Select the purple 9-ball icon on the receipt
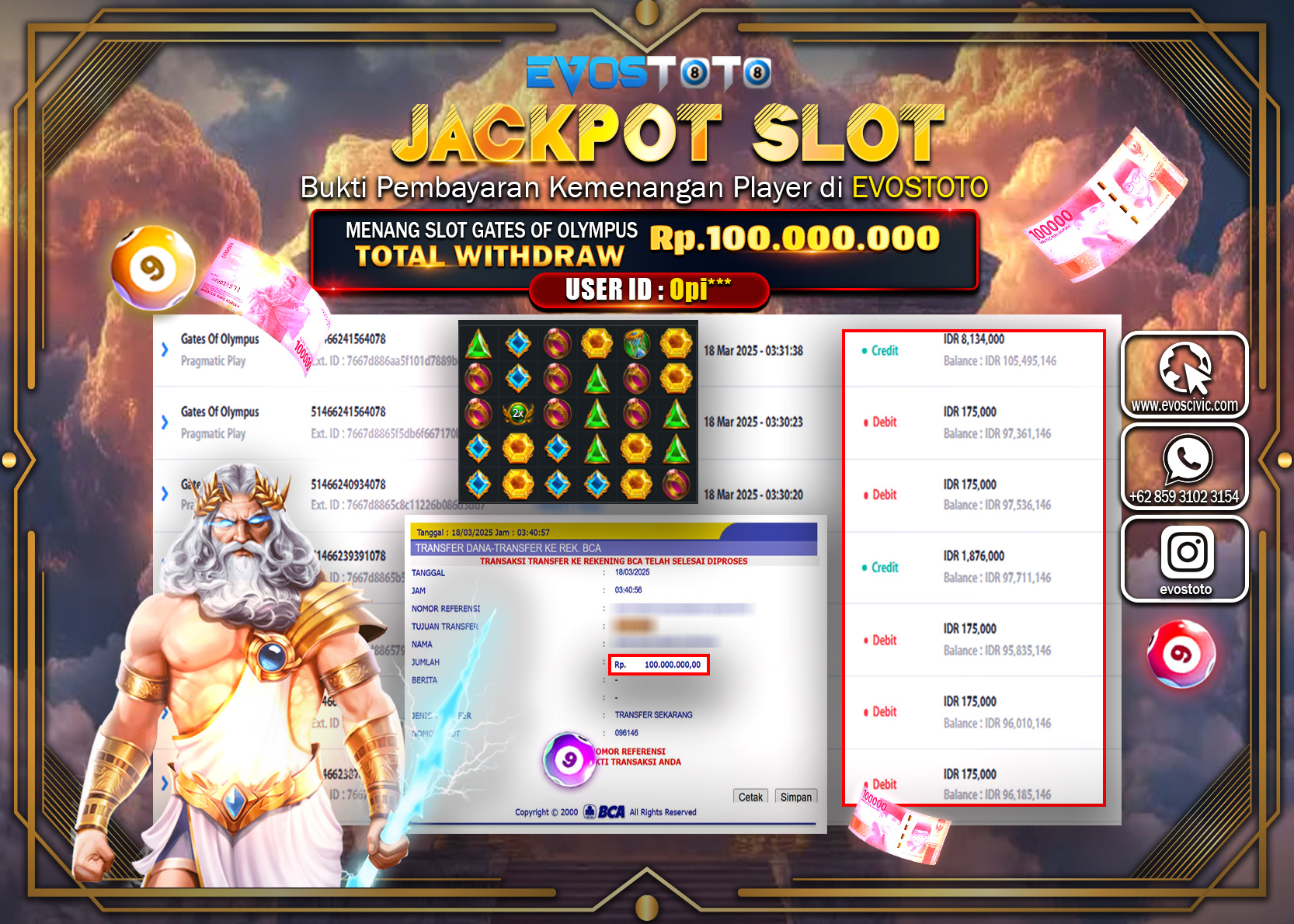 pos(567,761)
